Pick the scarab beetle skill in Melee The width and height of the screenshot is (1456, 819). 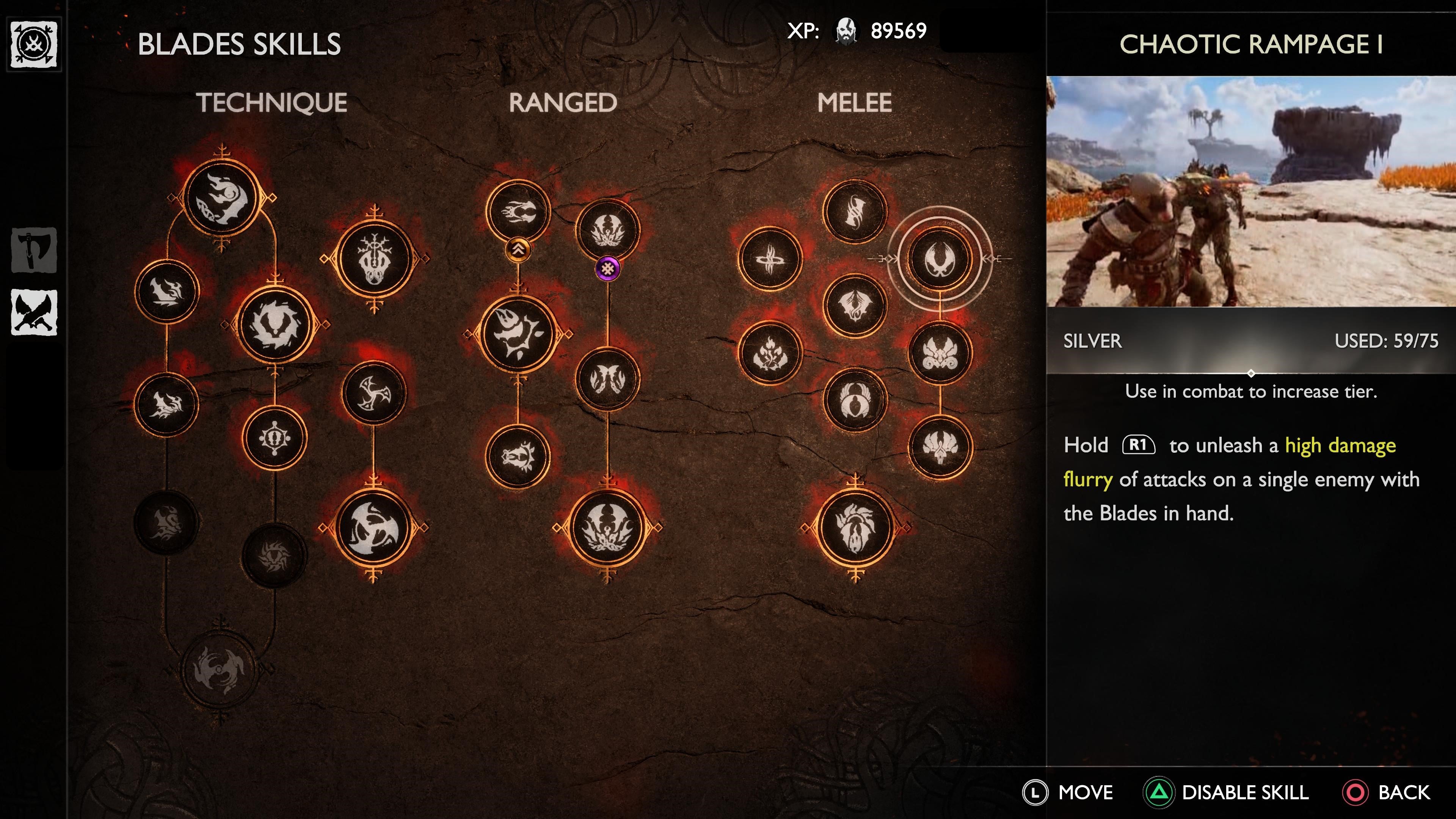tap(855, 400)
